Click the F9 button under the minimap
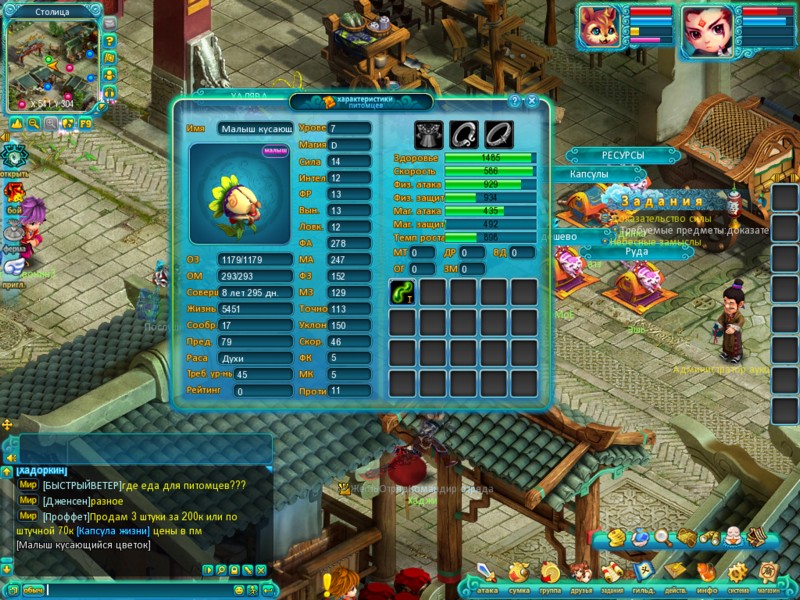Image resolution: width=800 pixels, height=600 pixels. coord(85,123)
